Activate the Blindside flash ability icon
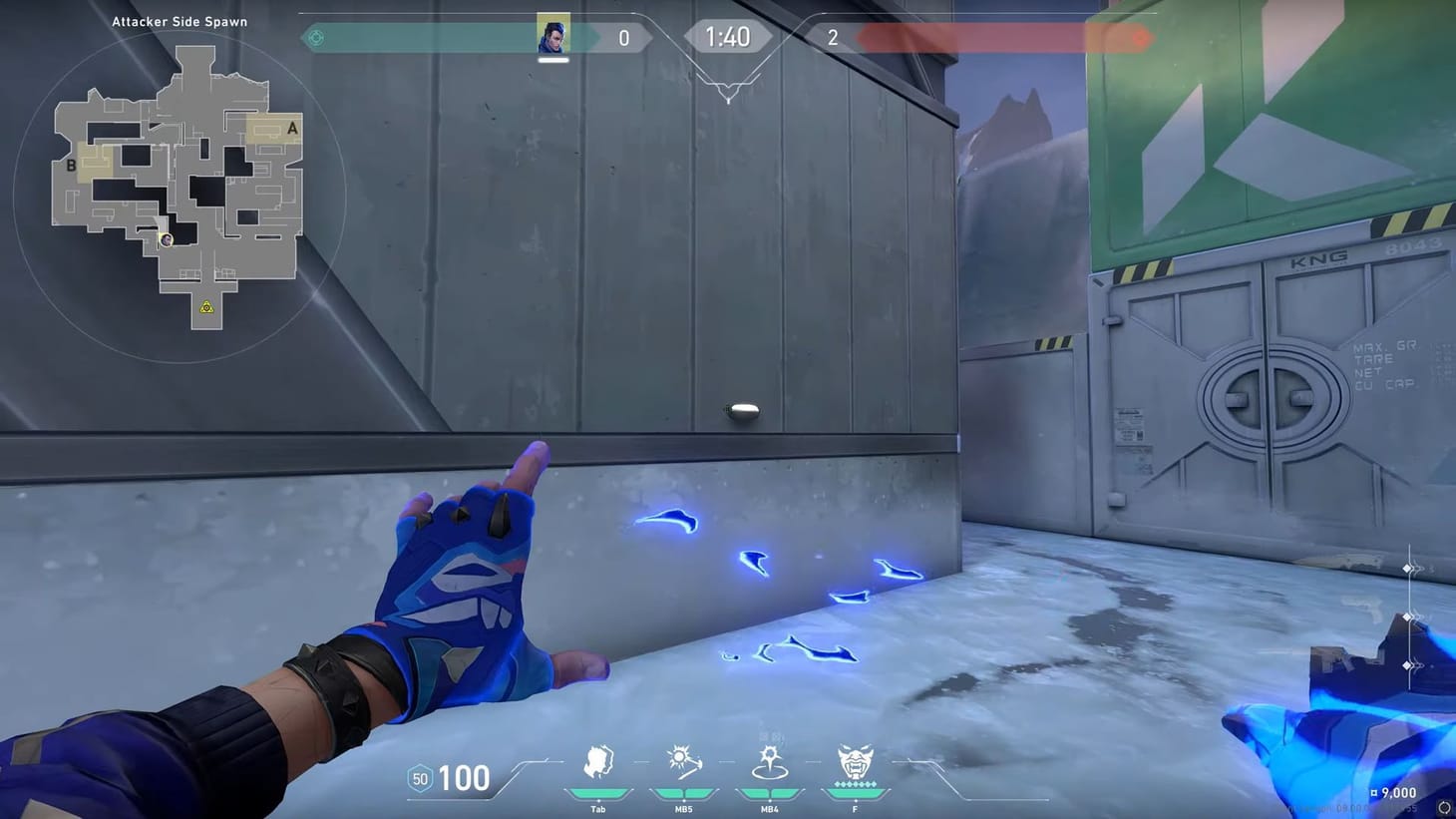Viewport: 1456px width, 819px height. pyautogui.click(x=683, y=763)
